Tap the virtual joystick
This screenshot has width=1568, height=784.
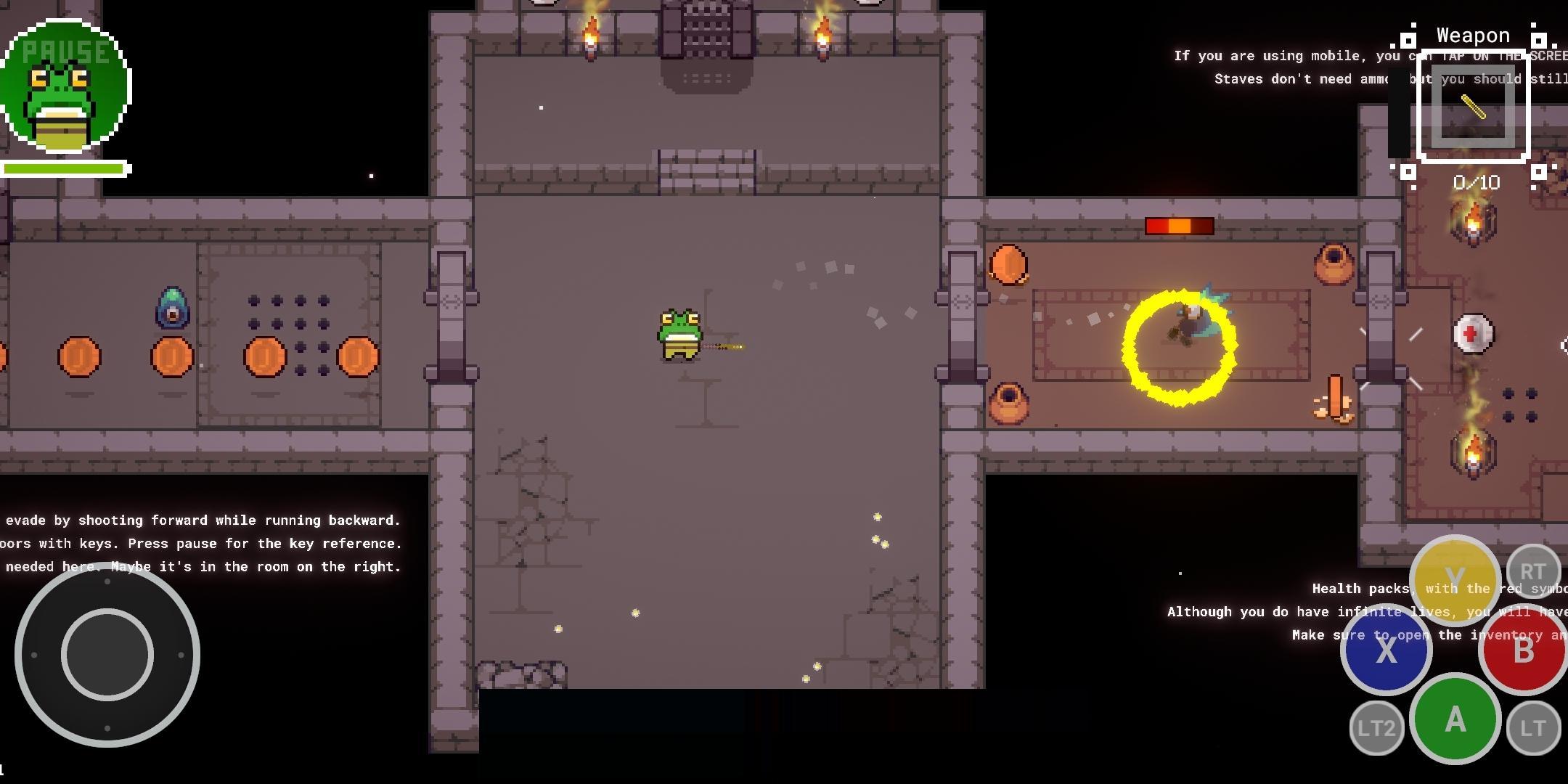[107, 653]
